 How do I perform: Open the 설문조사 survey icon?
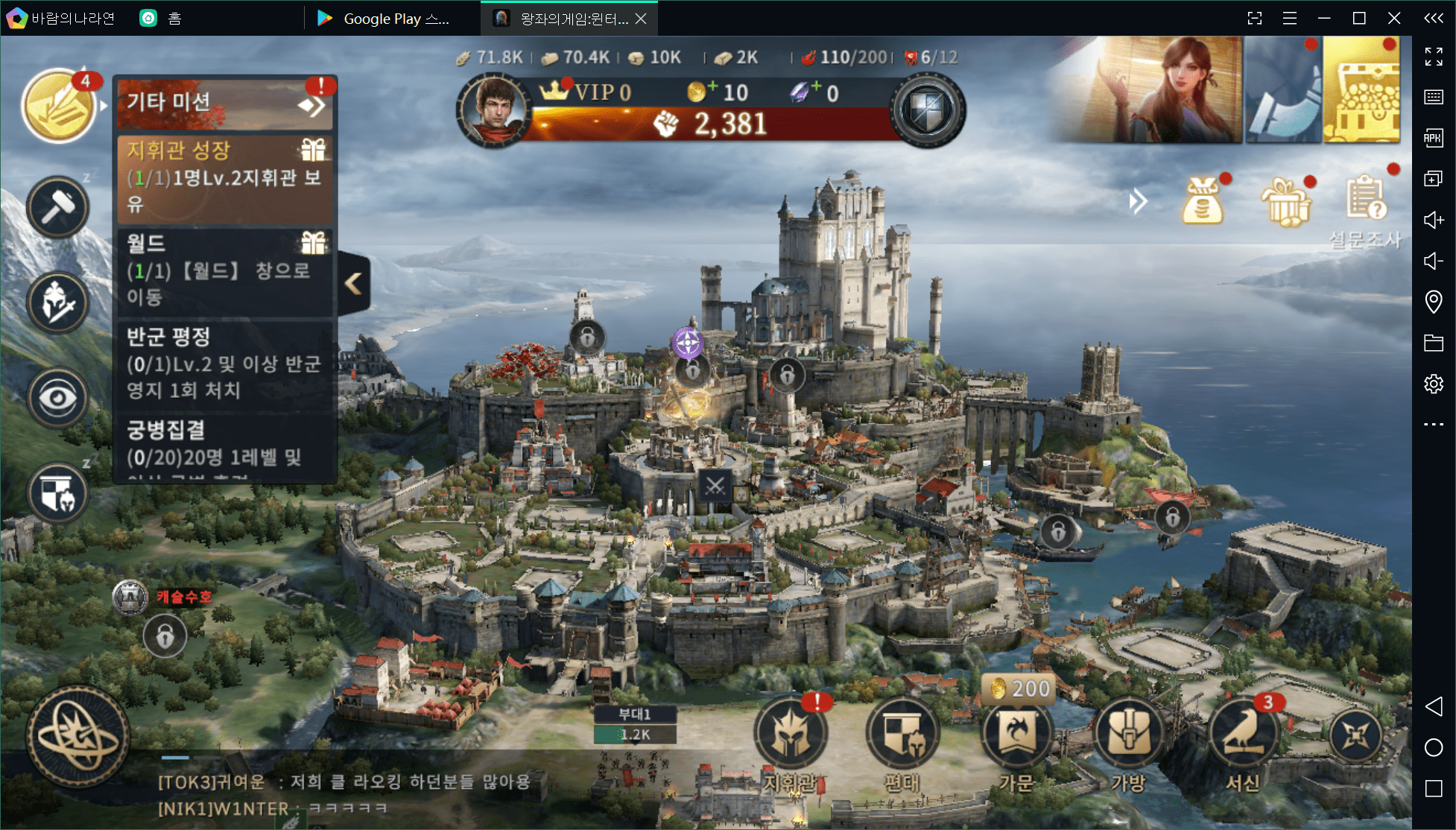[1366, 201]
